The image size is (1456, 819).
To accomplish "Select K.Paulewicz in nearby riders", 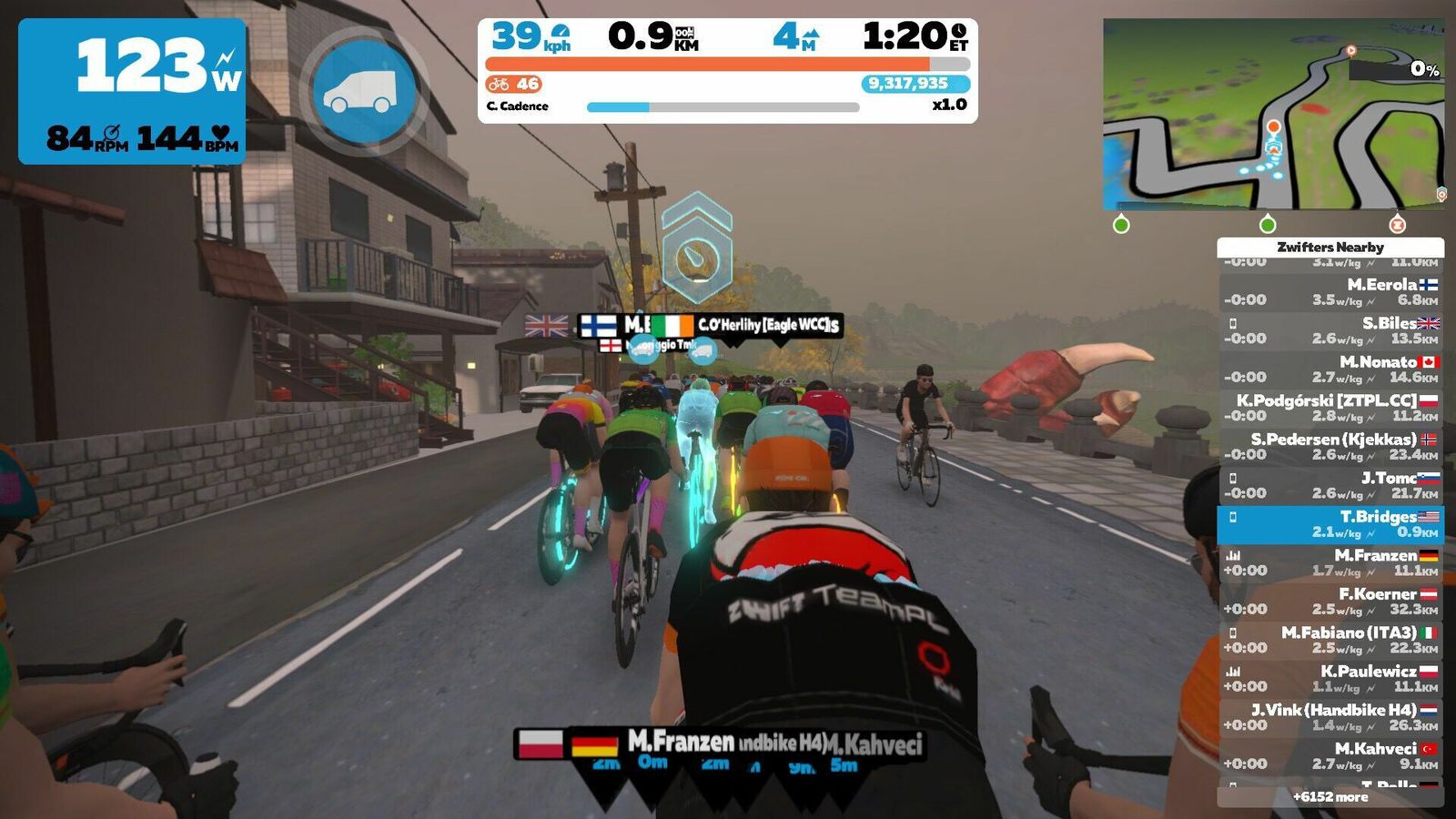I will (x=1330, y=679).
